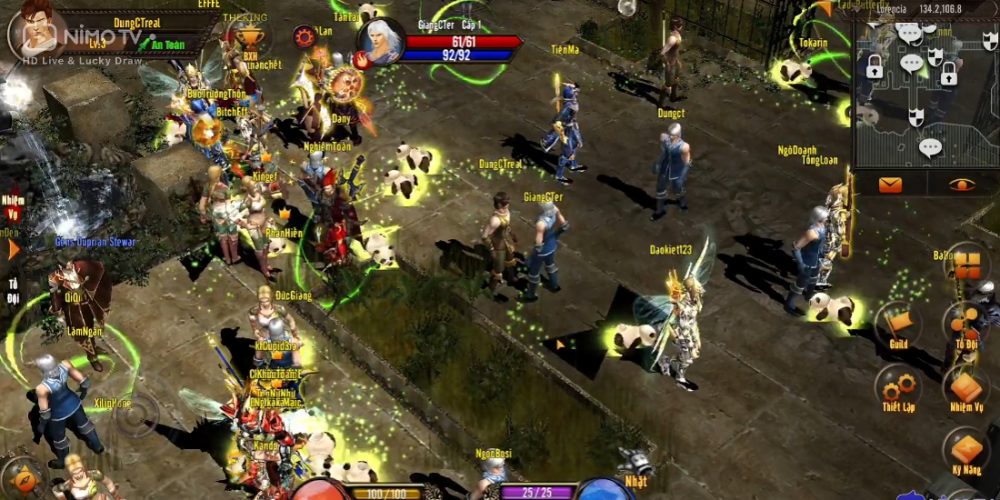This screenshot has height=500, width=1000.
Task: Switch to the Tổ Đội tab on left
Action: pyautogui.click(x=13, y=290)
